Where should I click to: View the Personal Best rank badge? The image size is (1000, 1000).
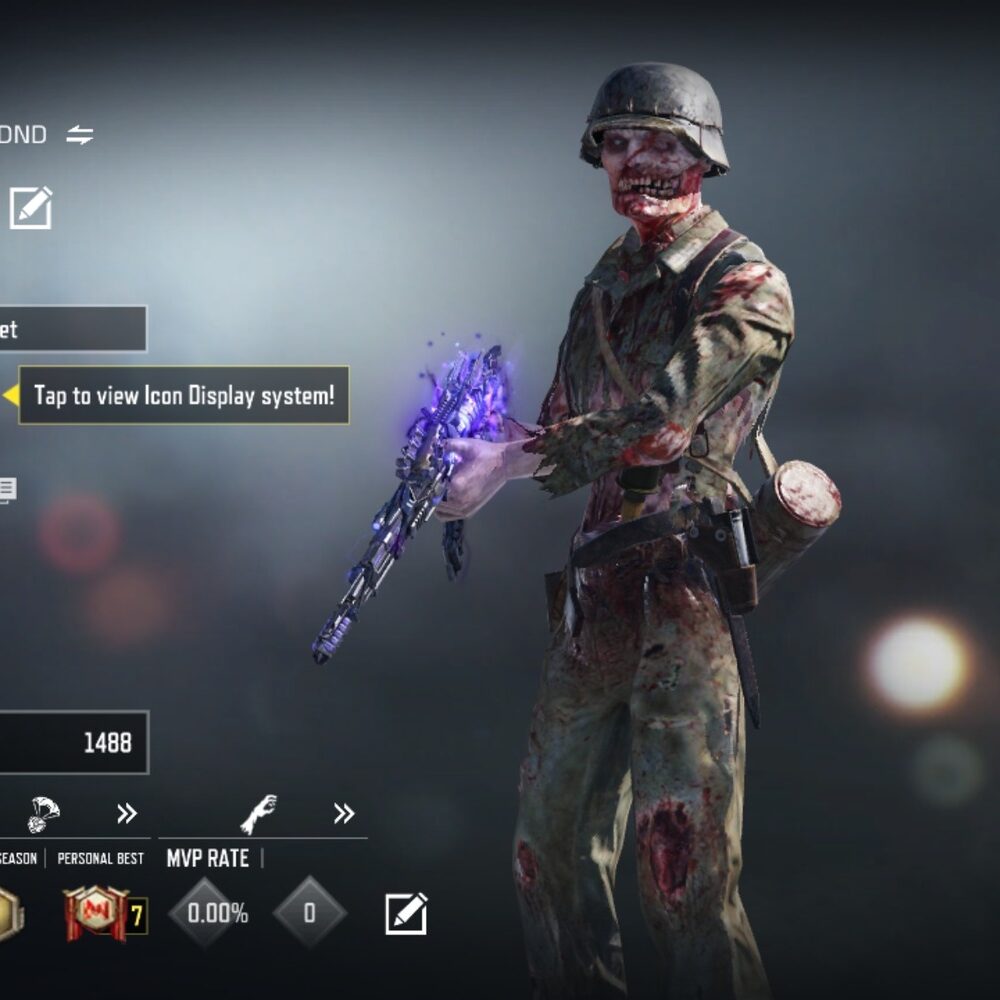coord(96,912)
